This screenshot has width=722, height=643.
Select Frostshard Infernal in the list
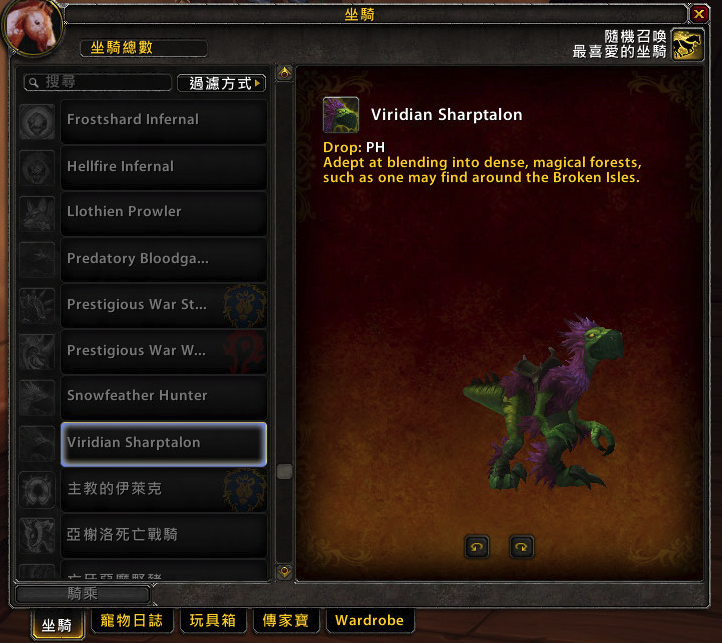click(164, 120)
